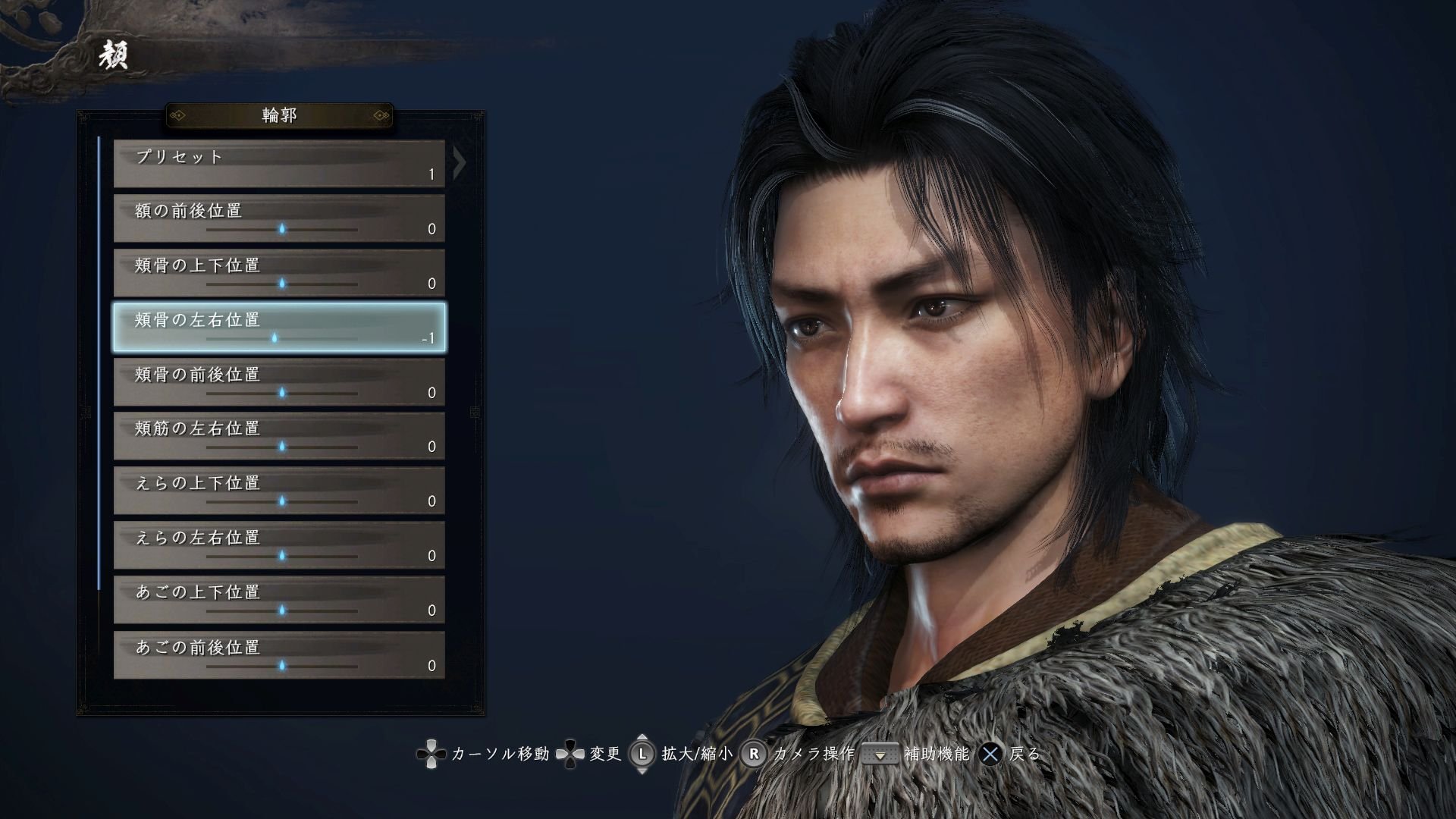Click the 変更 directional pad icon

[570, 755]
